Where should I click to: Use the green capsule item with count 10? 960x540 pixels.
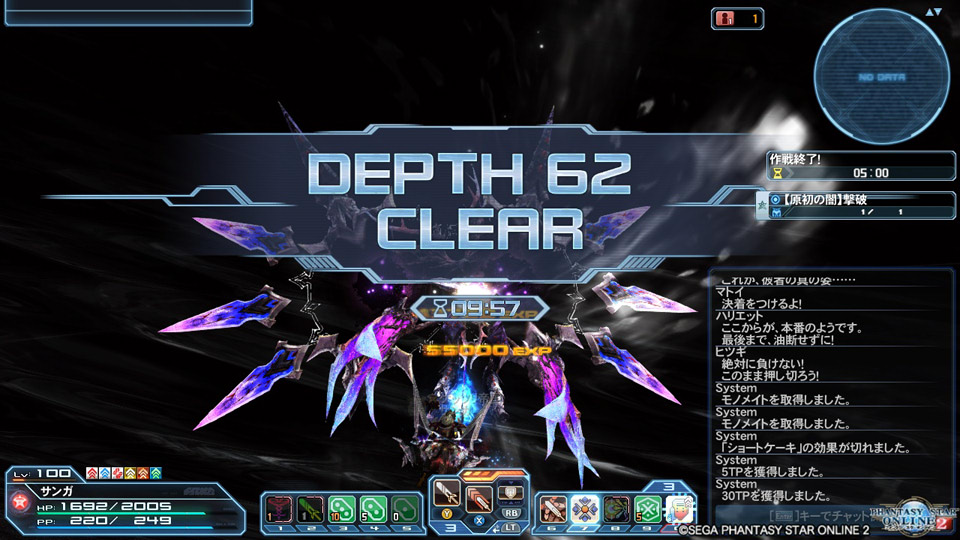[341, 509]
